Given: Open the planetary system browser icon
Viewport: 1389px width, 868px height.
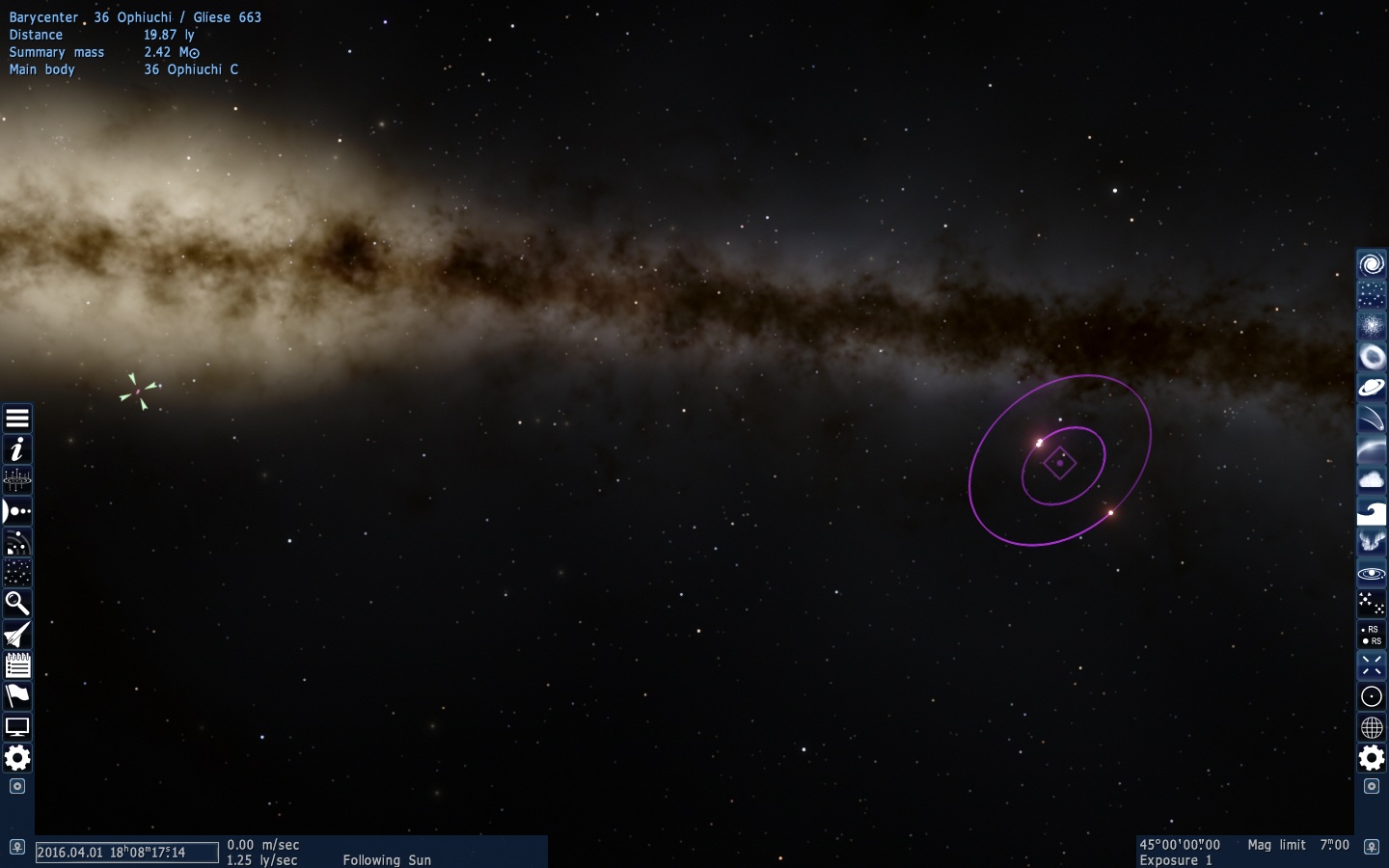Looking at the screenshot, I should 17,480.
